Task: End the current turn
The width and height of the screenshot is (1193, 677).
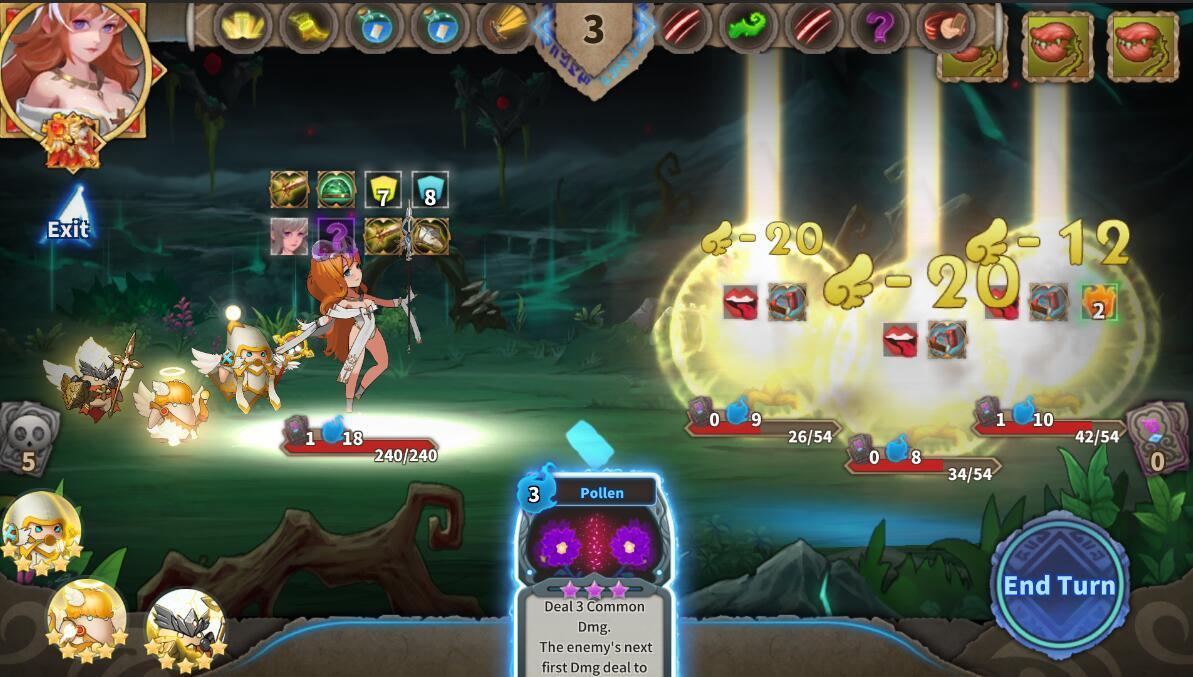Action: 1059,586
